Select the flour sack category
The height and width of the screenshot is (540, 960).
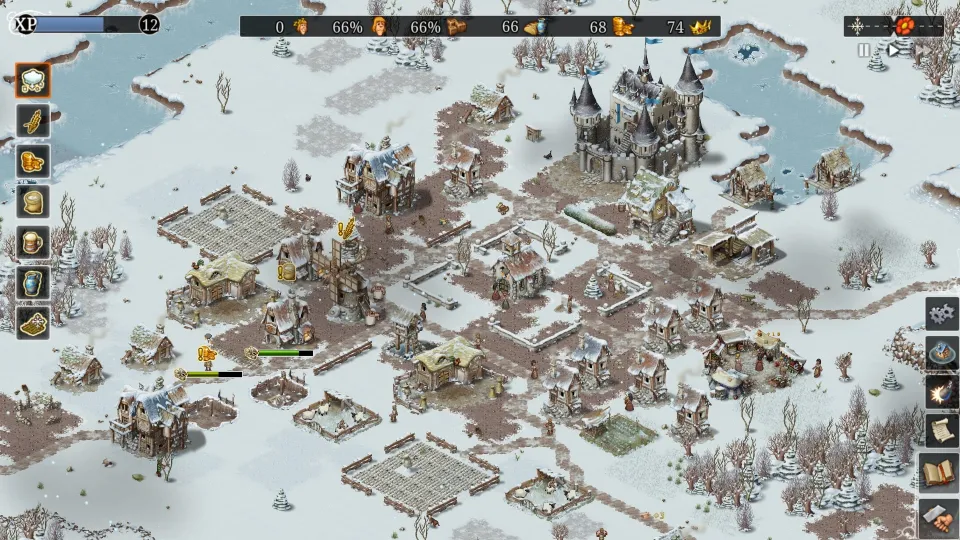34,202
